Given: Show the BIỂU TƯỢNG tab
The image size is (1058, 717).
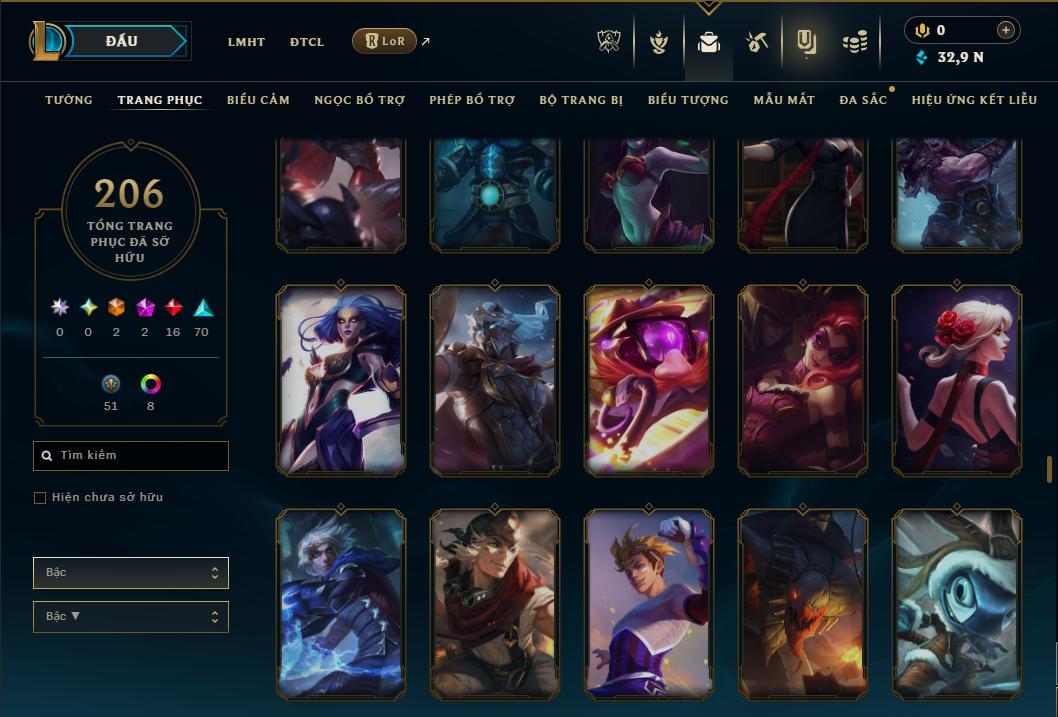Looking at the screenshot, I should (x=688, y=100).
